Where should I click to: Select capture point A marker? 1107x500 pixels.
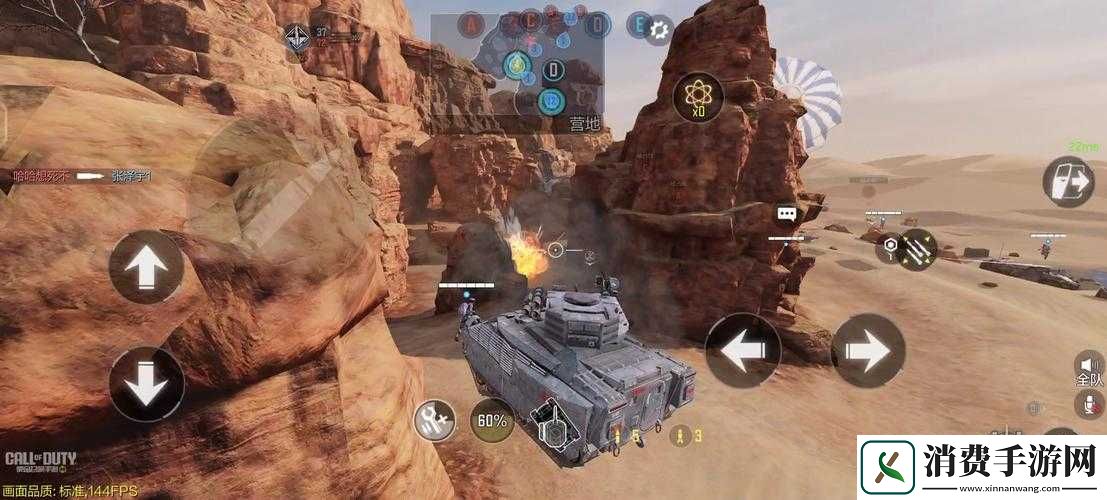[470, 23]
